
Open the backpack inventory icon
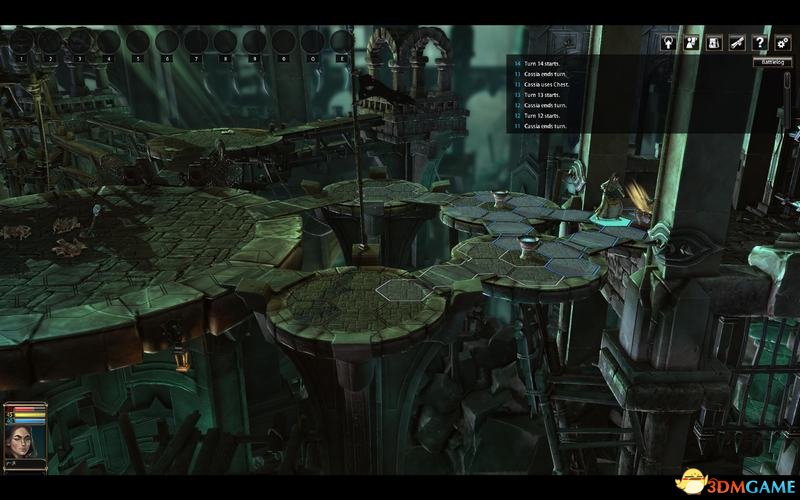click(x=713, y=43)
